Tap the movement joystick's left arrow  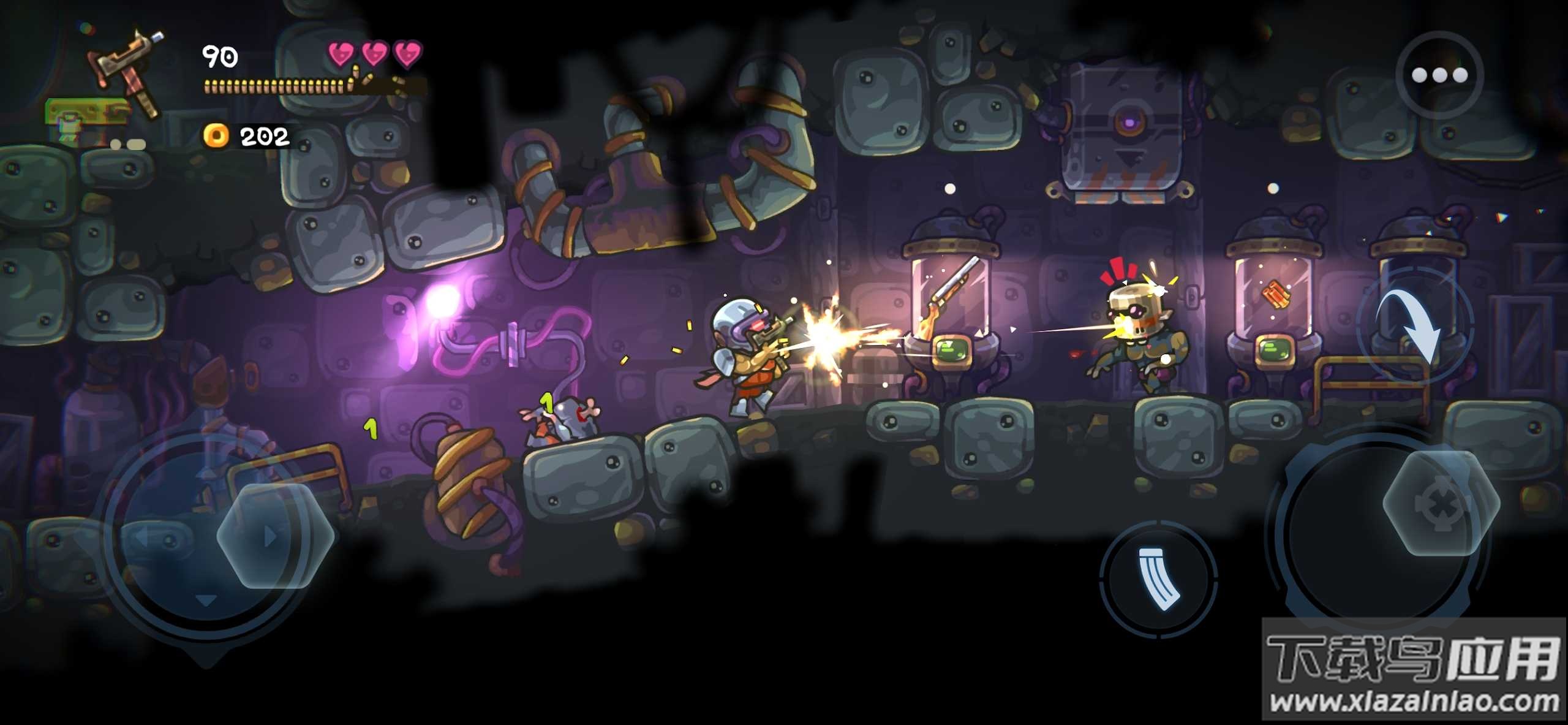(142, 537)
